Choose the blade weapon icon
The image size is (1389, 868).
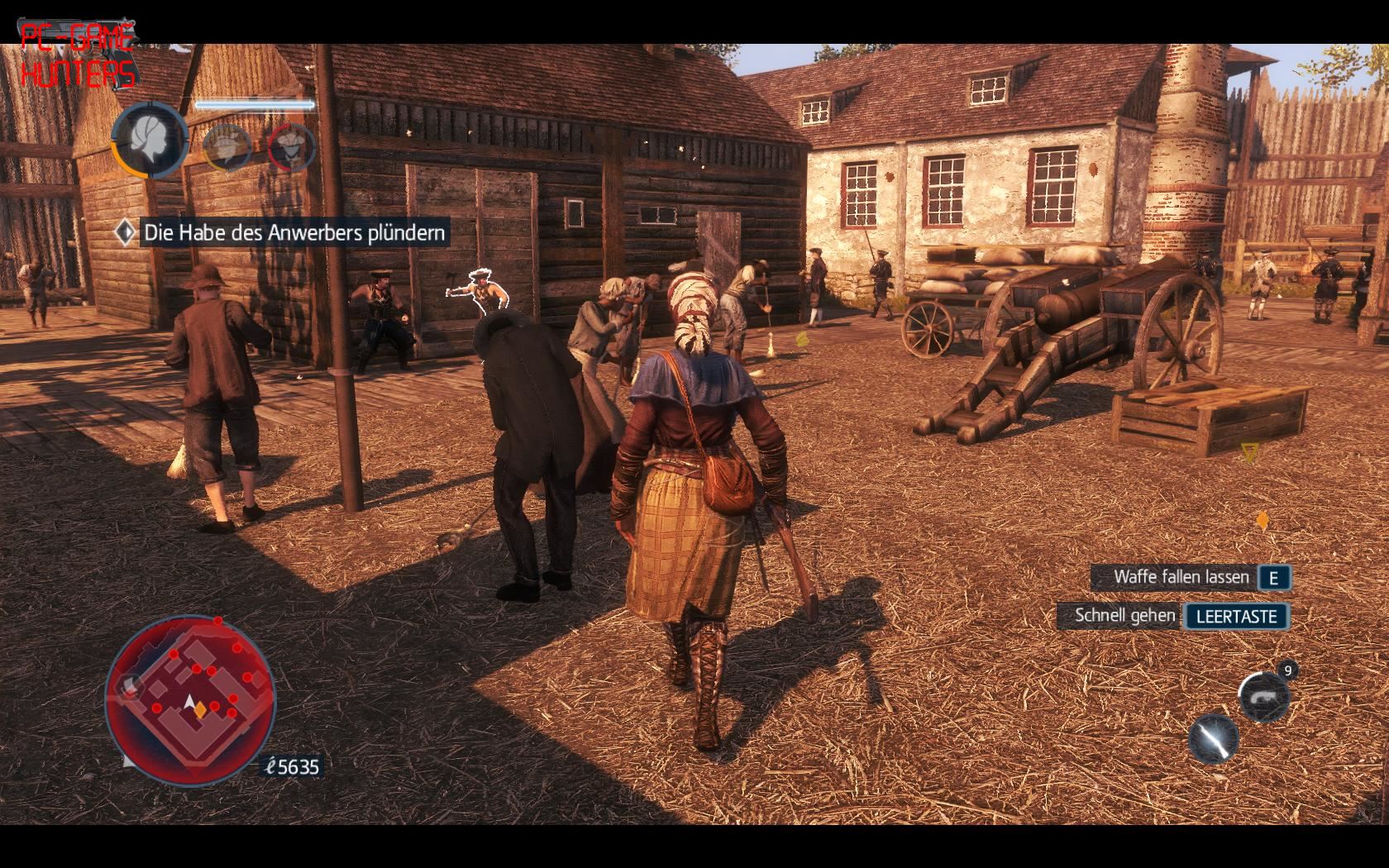coord(1214,739)
